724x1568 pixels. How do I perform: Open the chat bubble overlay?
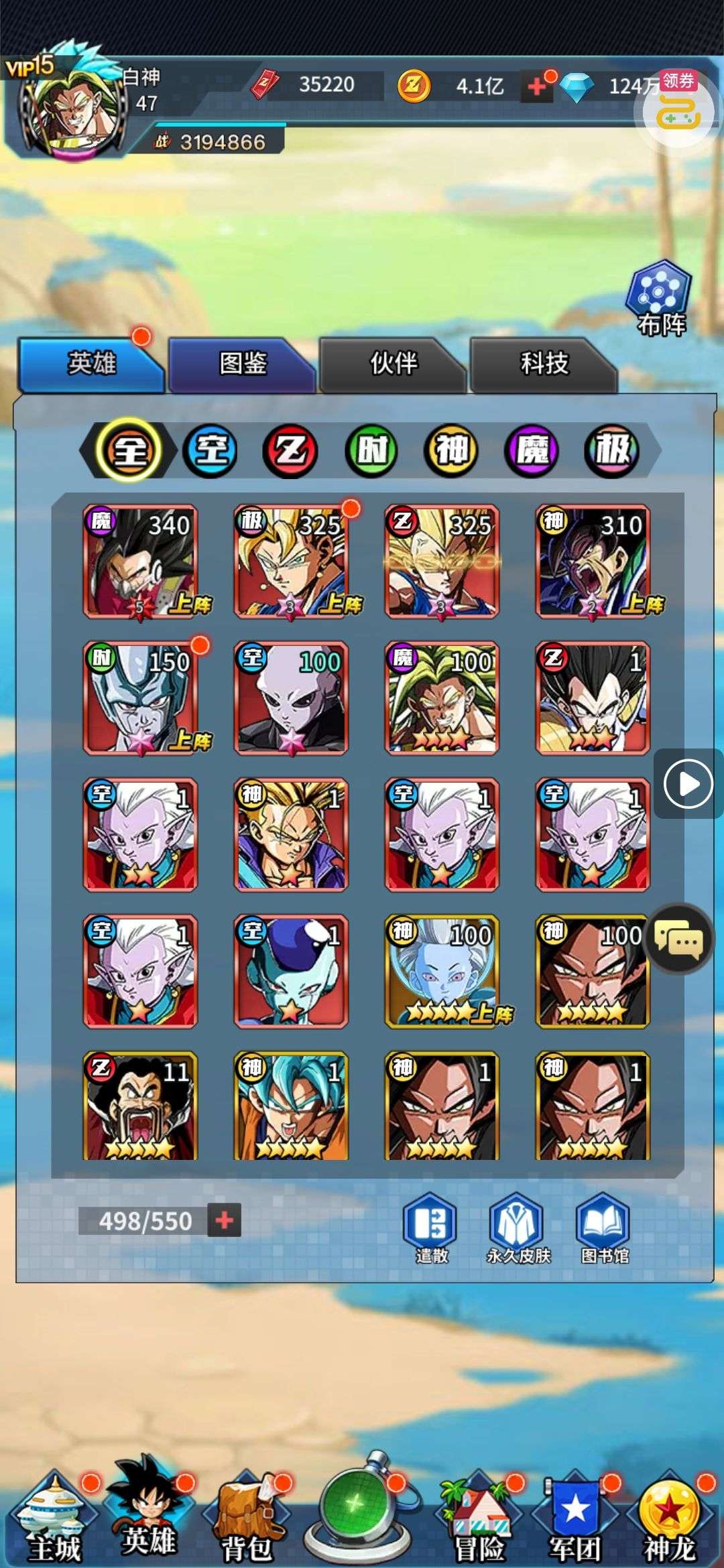pos(678,939)
